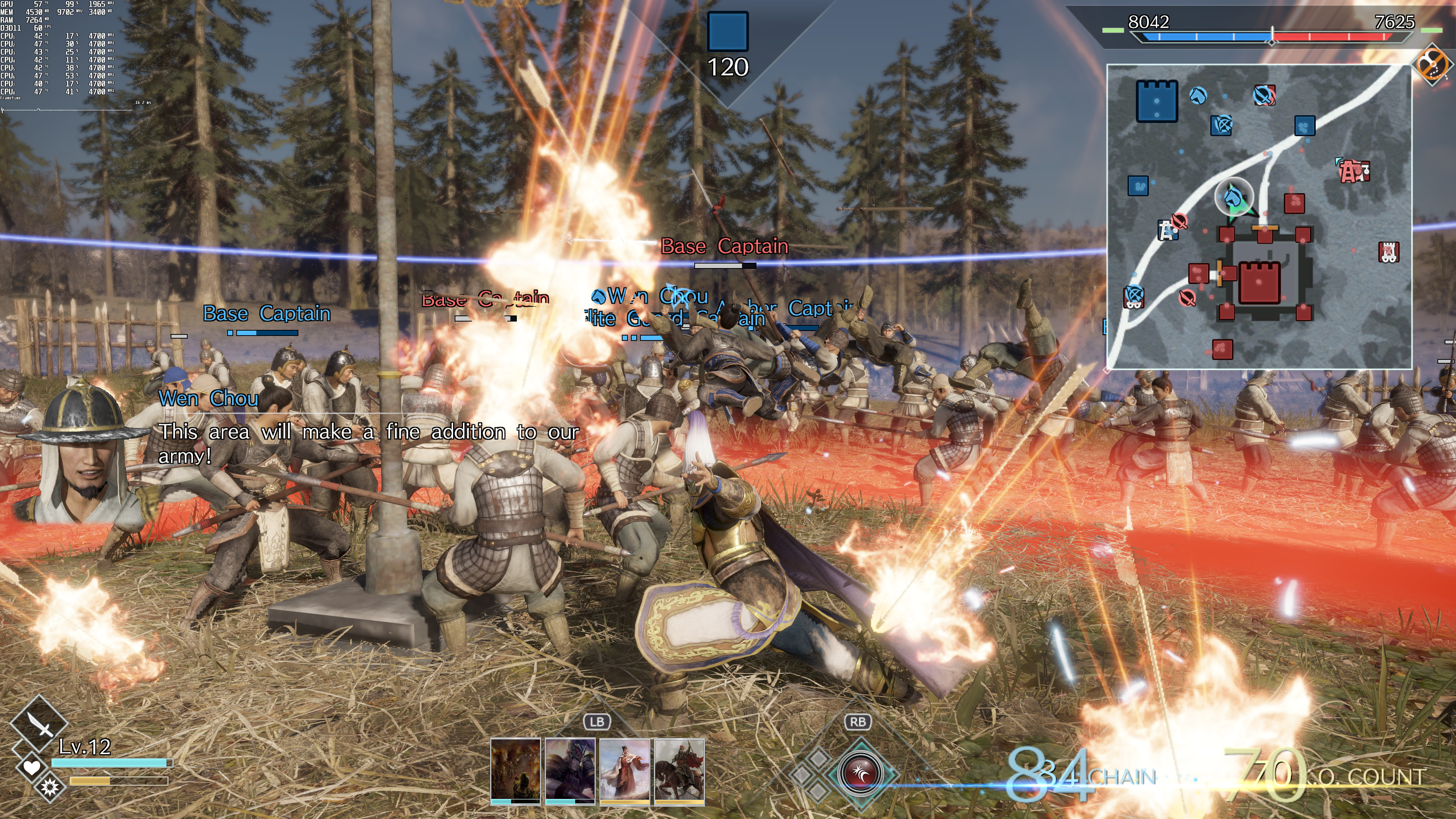Select the large blue allied castle marker
Screen dimensions: 1456x819
[x=1156, y=101]
